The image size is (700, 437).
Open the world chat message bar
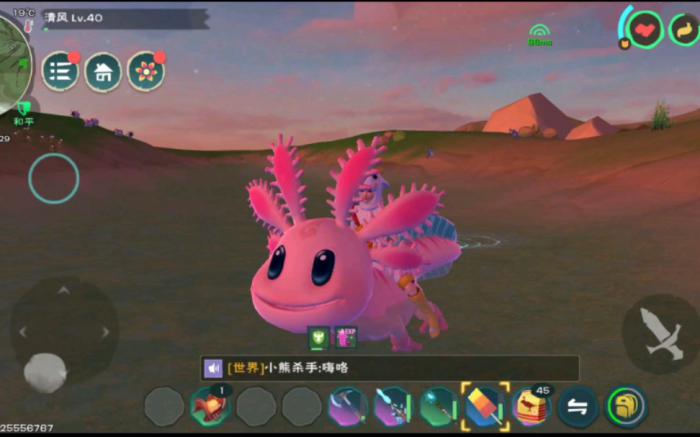click(400, 368)
